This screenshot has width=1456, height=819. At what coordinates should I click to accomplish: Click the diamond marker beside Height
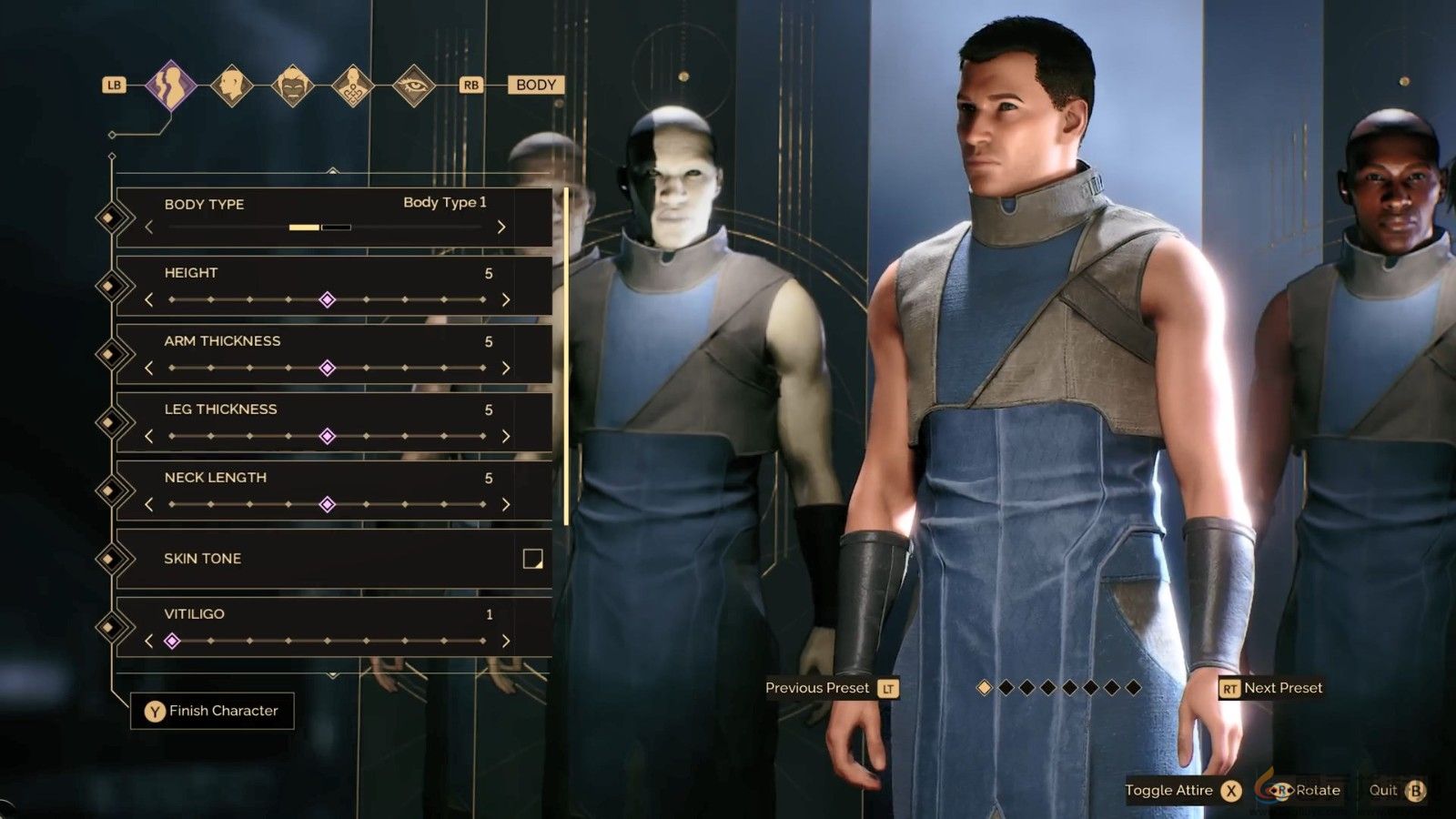328,298
